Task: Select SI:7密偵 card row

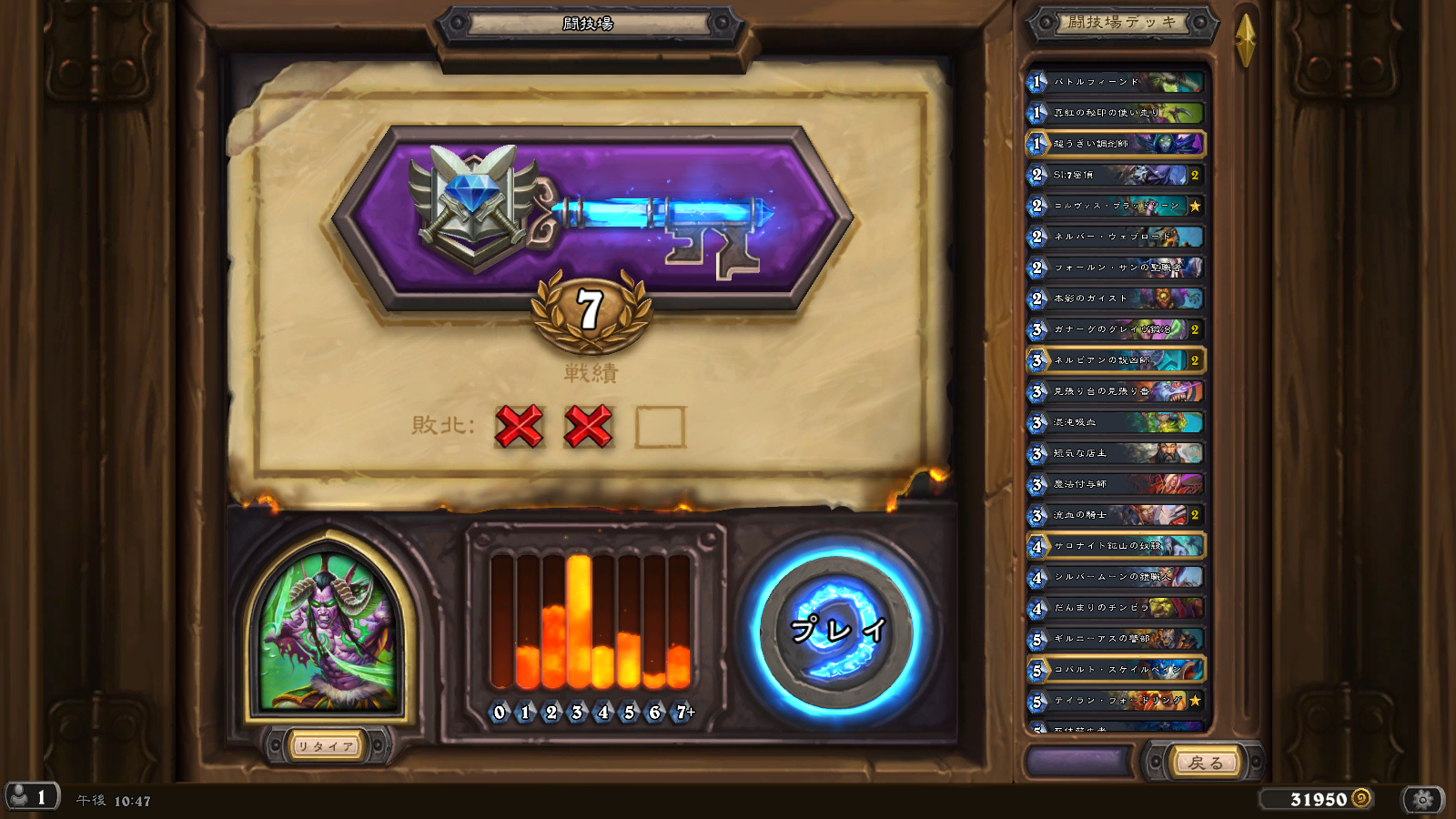Action: click(x=1116, y=175)
